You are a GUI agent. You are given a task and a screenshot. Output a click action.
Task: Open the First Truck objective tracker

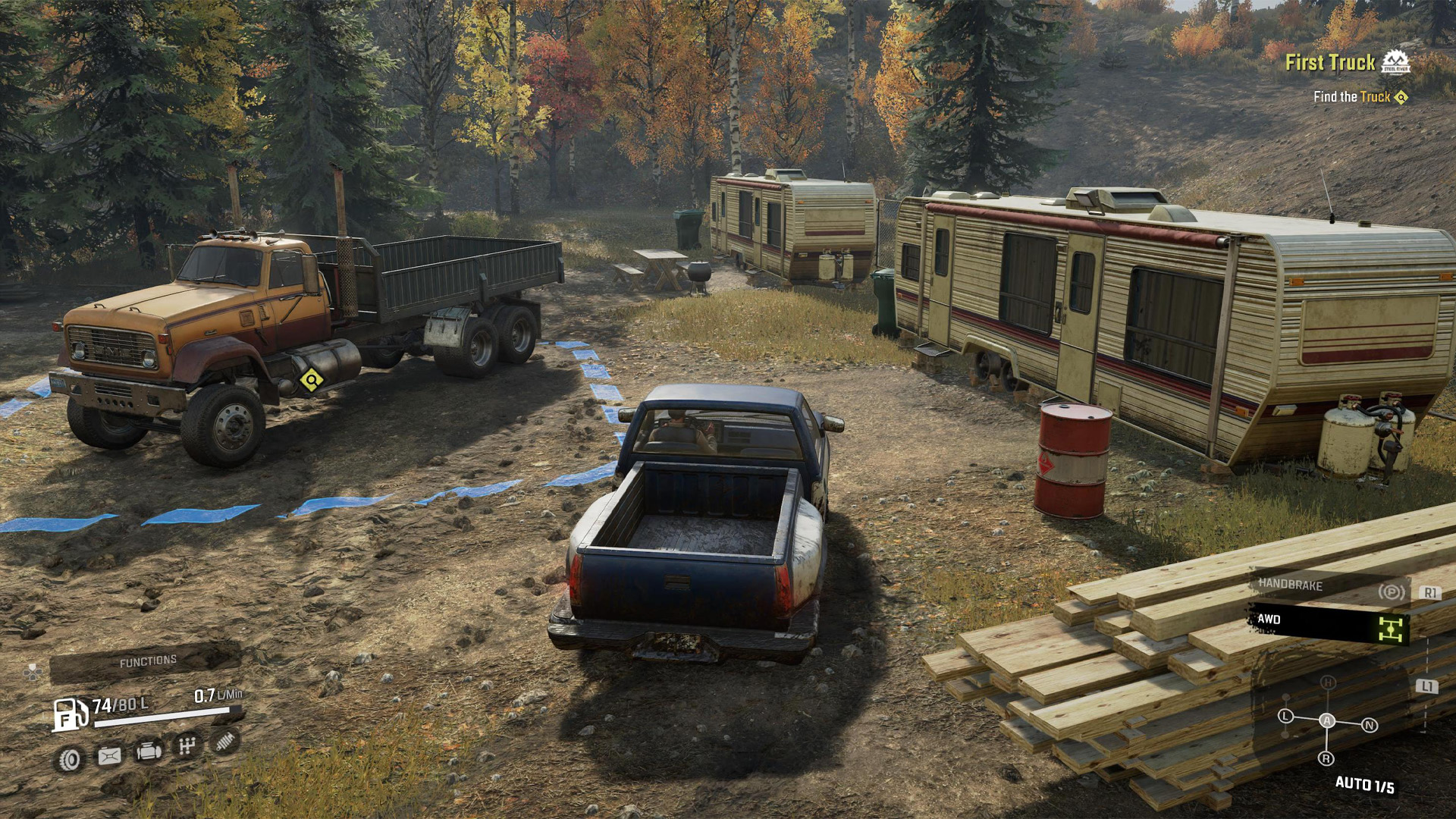tap(1330, 63)
